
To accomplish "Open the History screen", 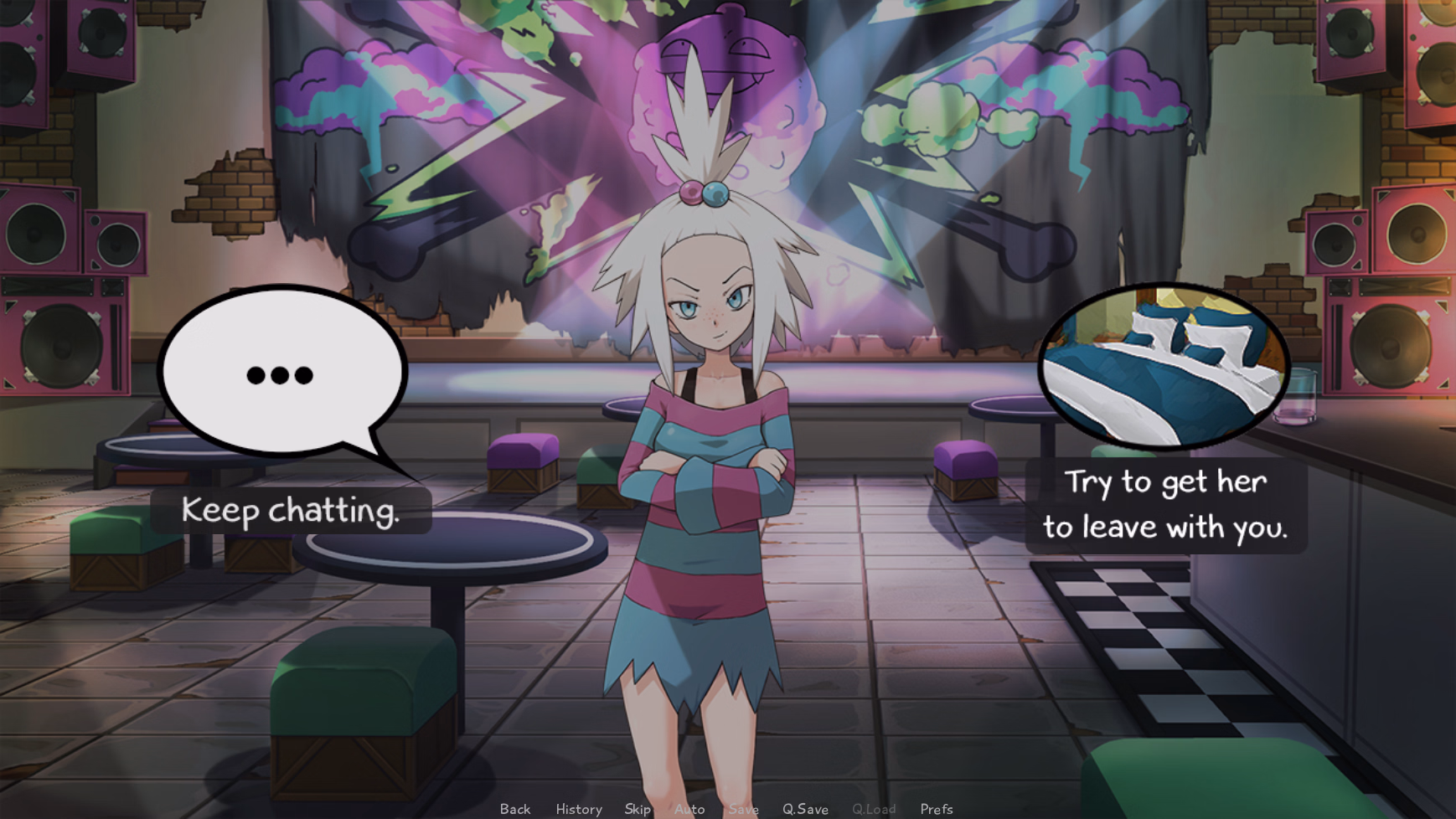I will tap(578, 809).
